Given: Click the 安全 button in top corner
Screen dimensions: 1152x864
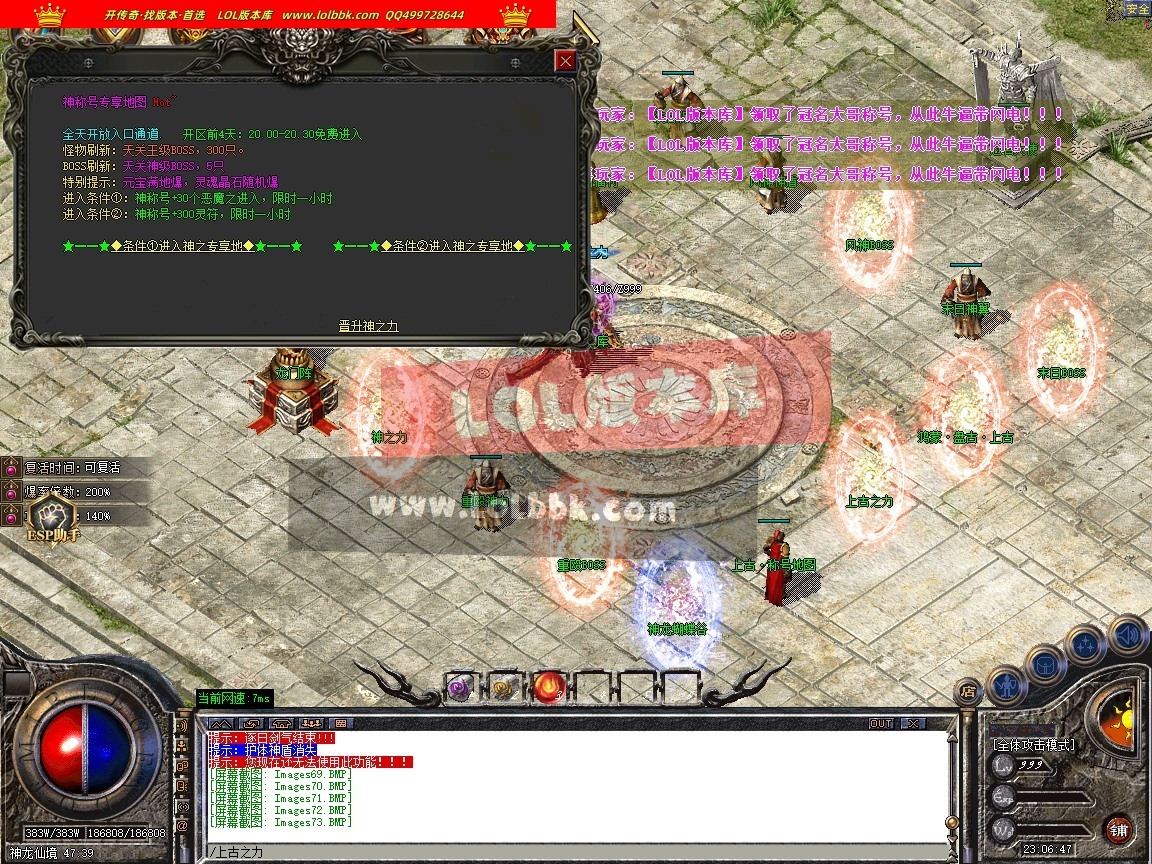Looking at the screenshot, I should pyautogui.click(x=1137, y=9).
